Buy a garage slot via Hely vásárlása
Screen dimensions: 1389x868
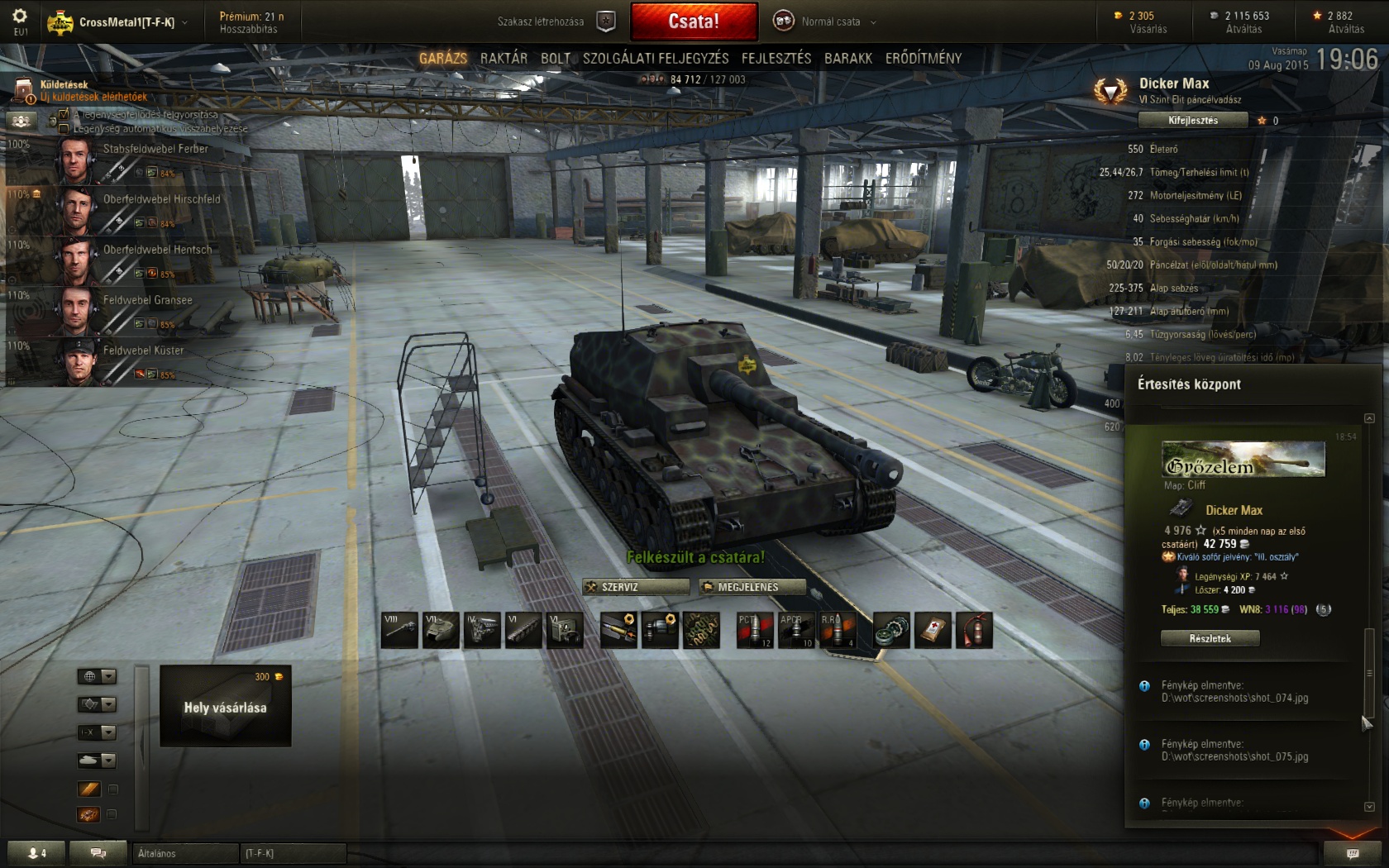point(225,706)
